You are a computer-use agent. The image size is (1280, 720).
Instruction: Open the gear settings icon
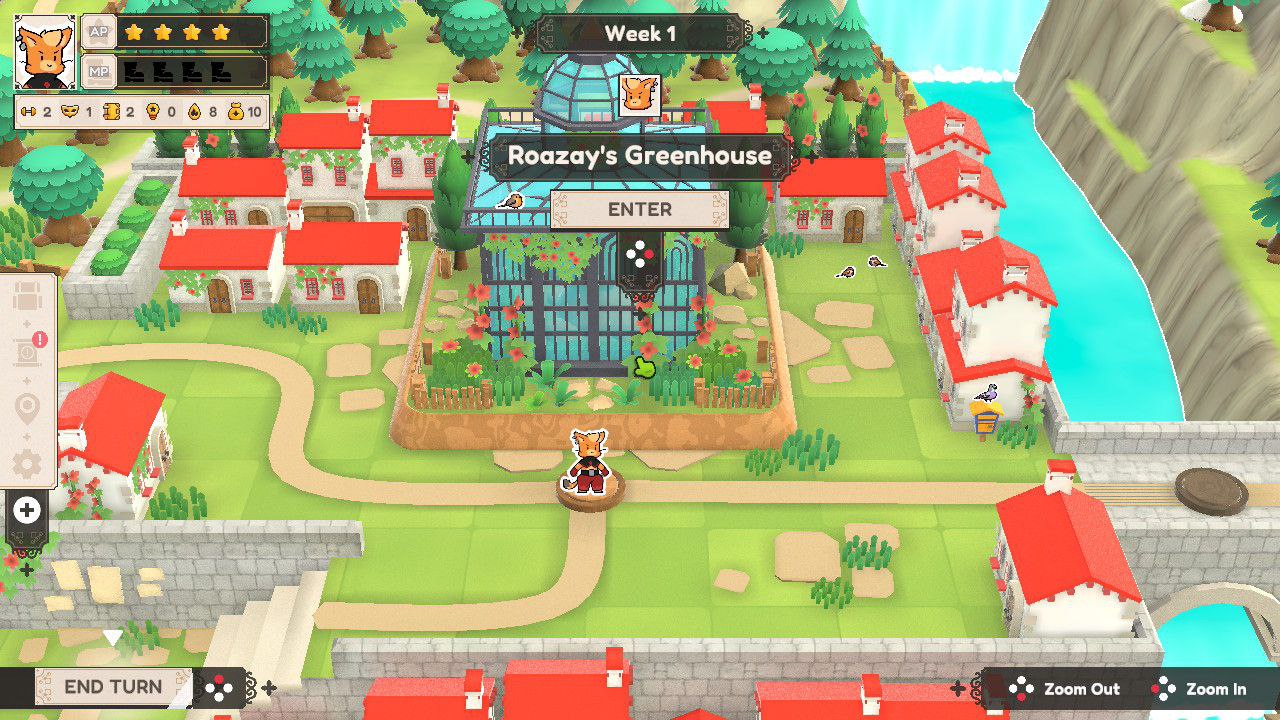coord(27,463)
